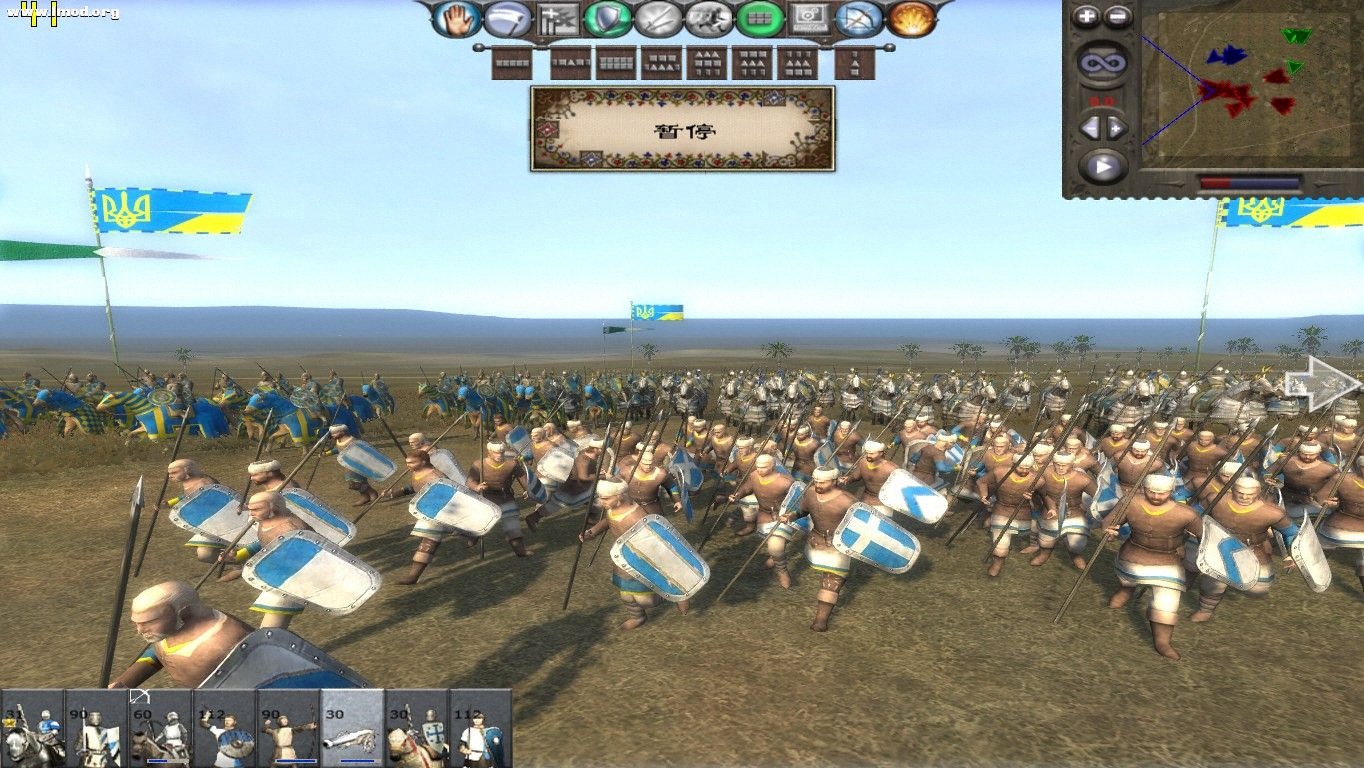Click the morale balance bar under the minimap

1250,181
